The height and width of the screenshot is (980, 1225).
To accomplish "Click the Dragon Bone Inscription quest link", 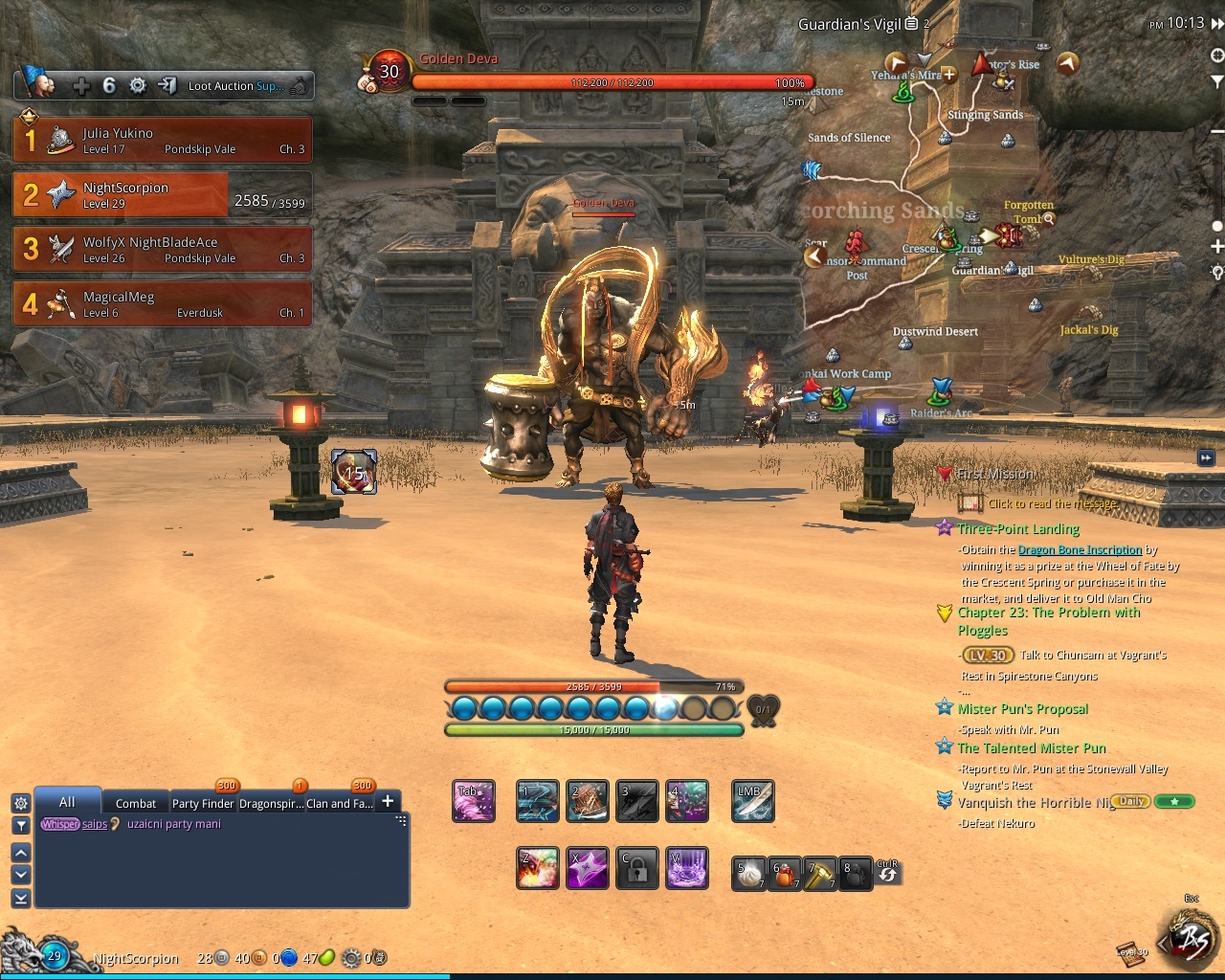I will (1080, 549).
